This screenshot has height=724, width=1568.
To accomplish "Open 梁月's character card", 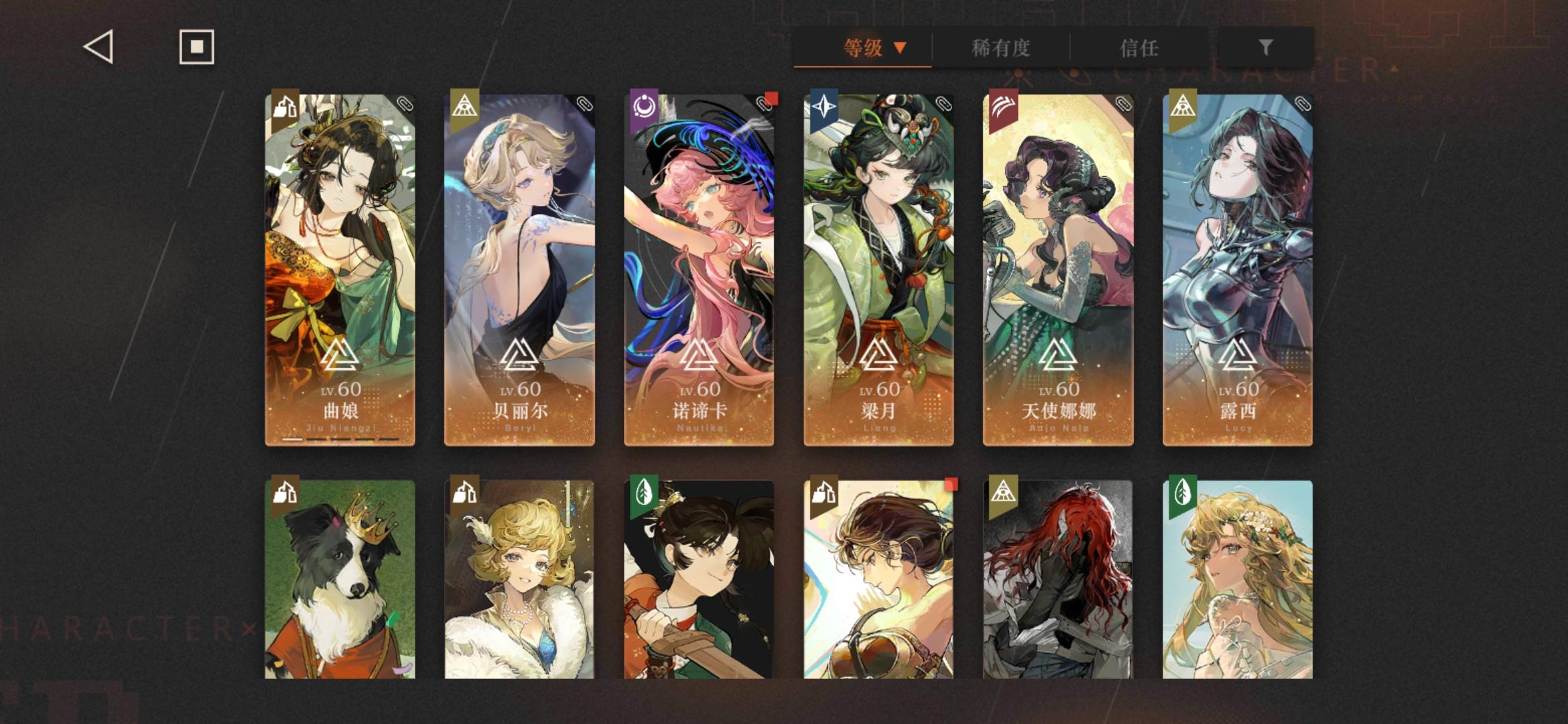I will click(878, 268).
